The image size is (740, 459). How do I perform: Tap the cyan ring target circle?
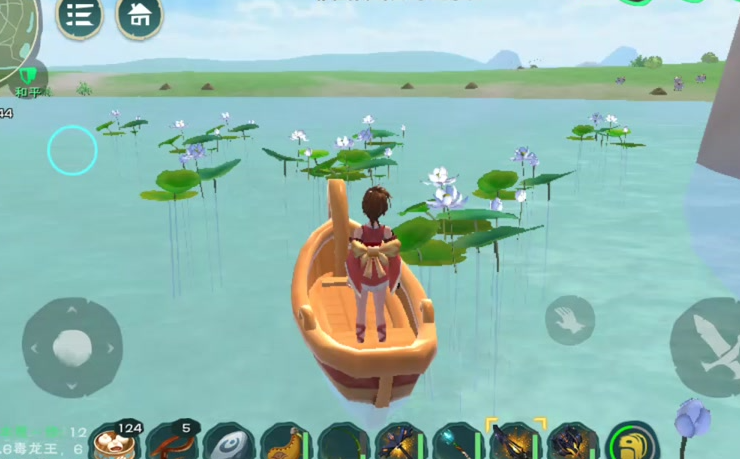pyautogui.click(x=72, y=150)
